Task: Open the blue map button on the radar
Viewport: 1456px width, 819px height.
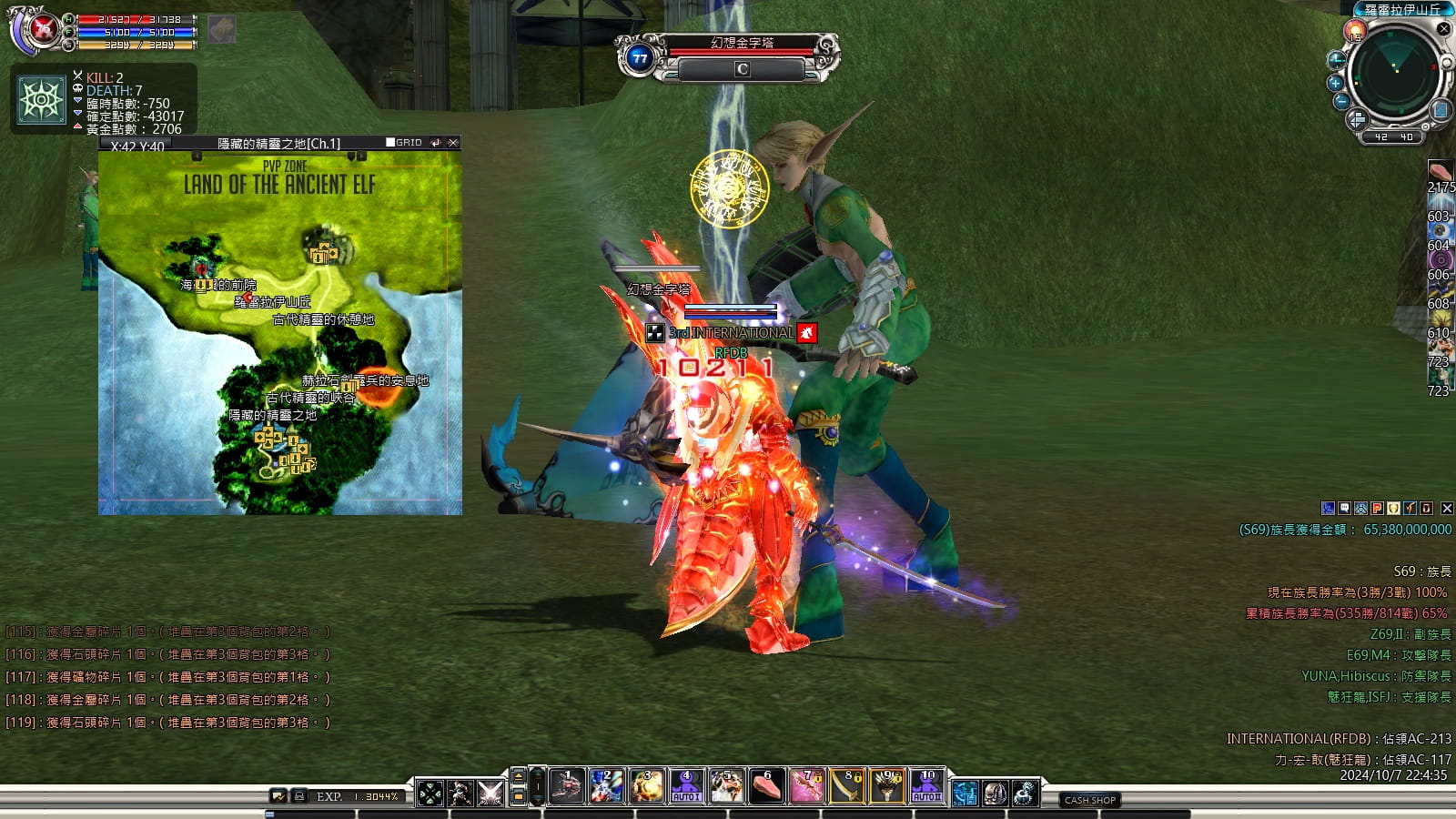Action: 1441,110
